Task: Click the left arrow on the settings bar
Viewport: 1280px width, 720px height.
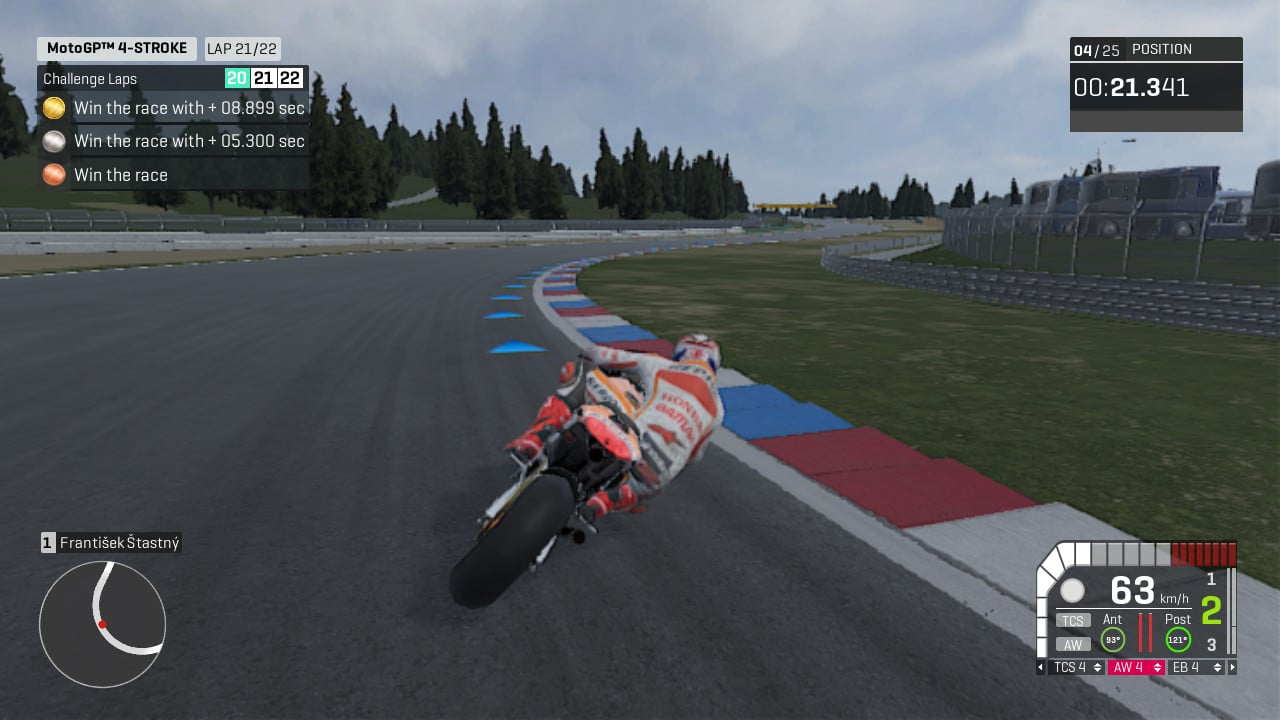Action: (1039, 667)
